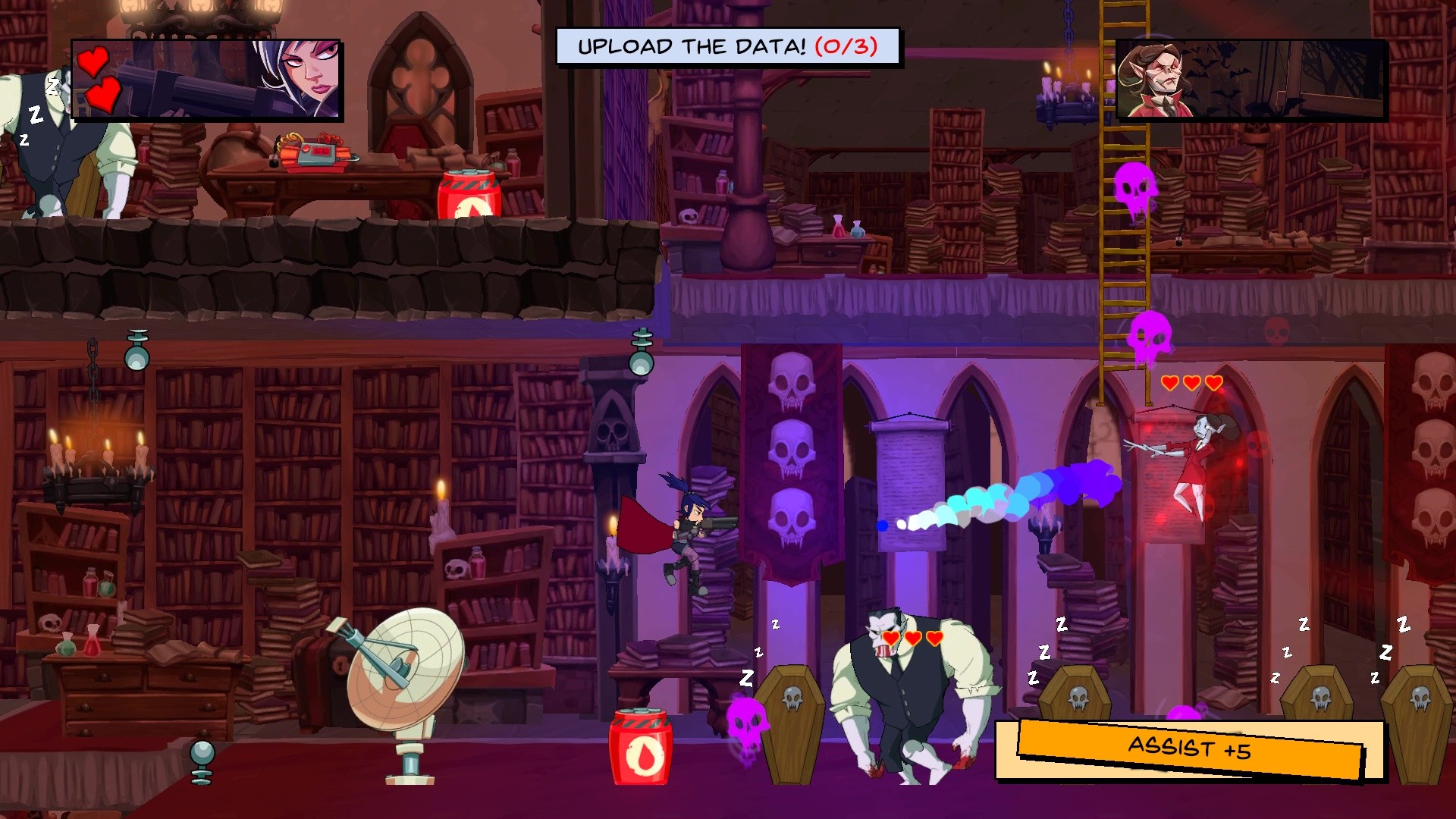Screen dimensions: 1456x819
Task: Click the orange Assist +5 notification banner
Action: [x=1189, y=749]
